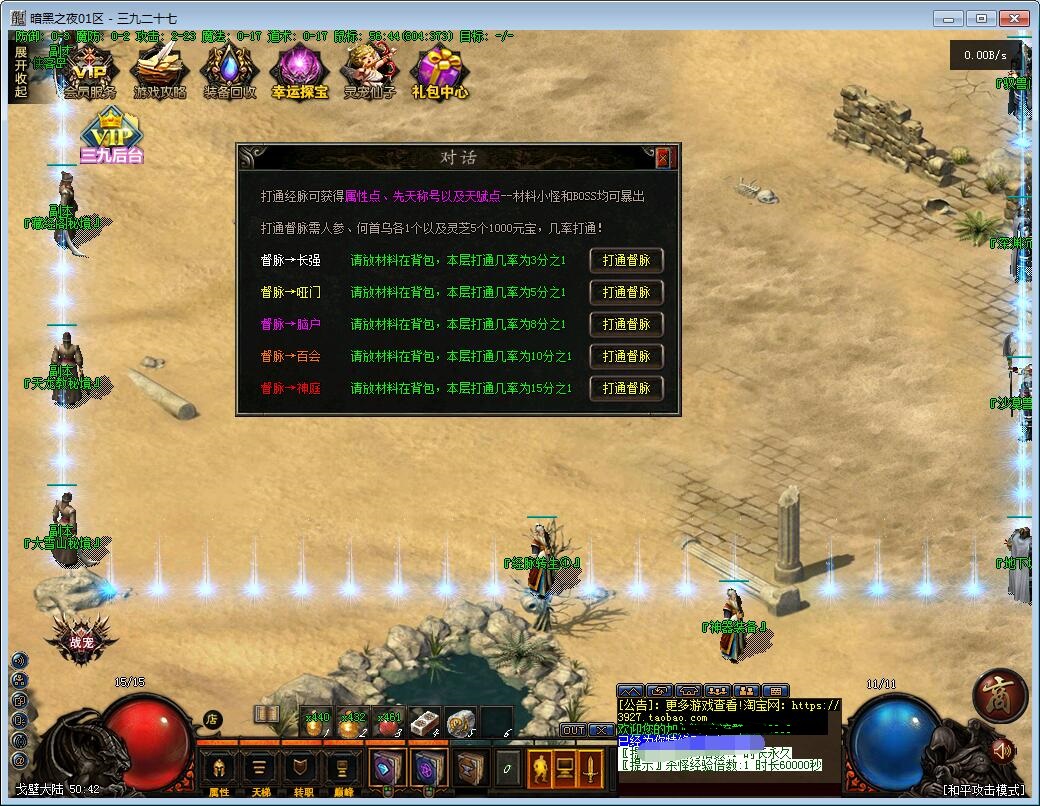
Task: Open the 转职 class change panel
Action: 301,770
